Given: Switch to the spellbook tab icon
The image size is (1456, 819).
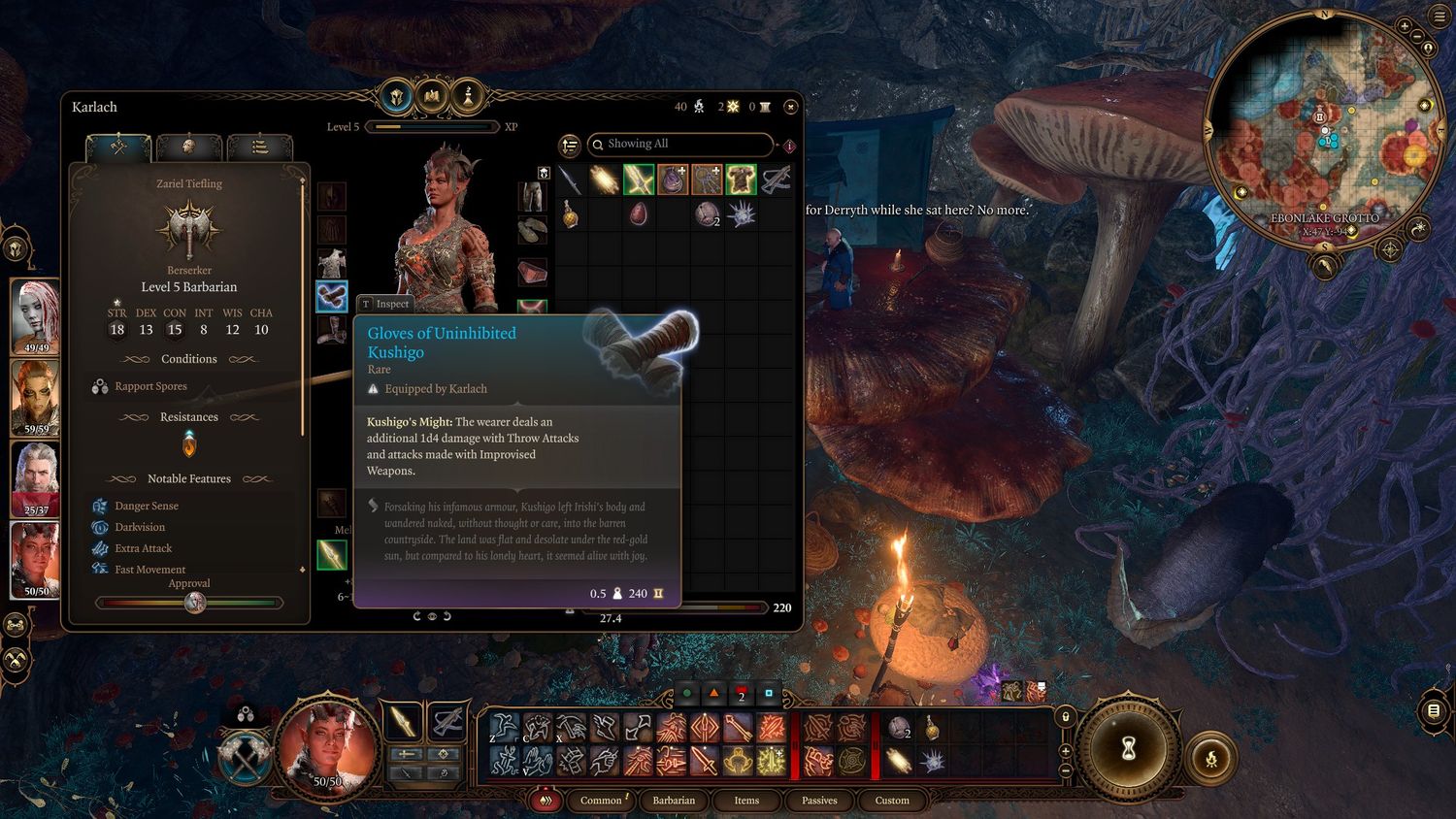Looking at the screenshot, I should point(432,96).
